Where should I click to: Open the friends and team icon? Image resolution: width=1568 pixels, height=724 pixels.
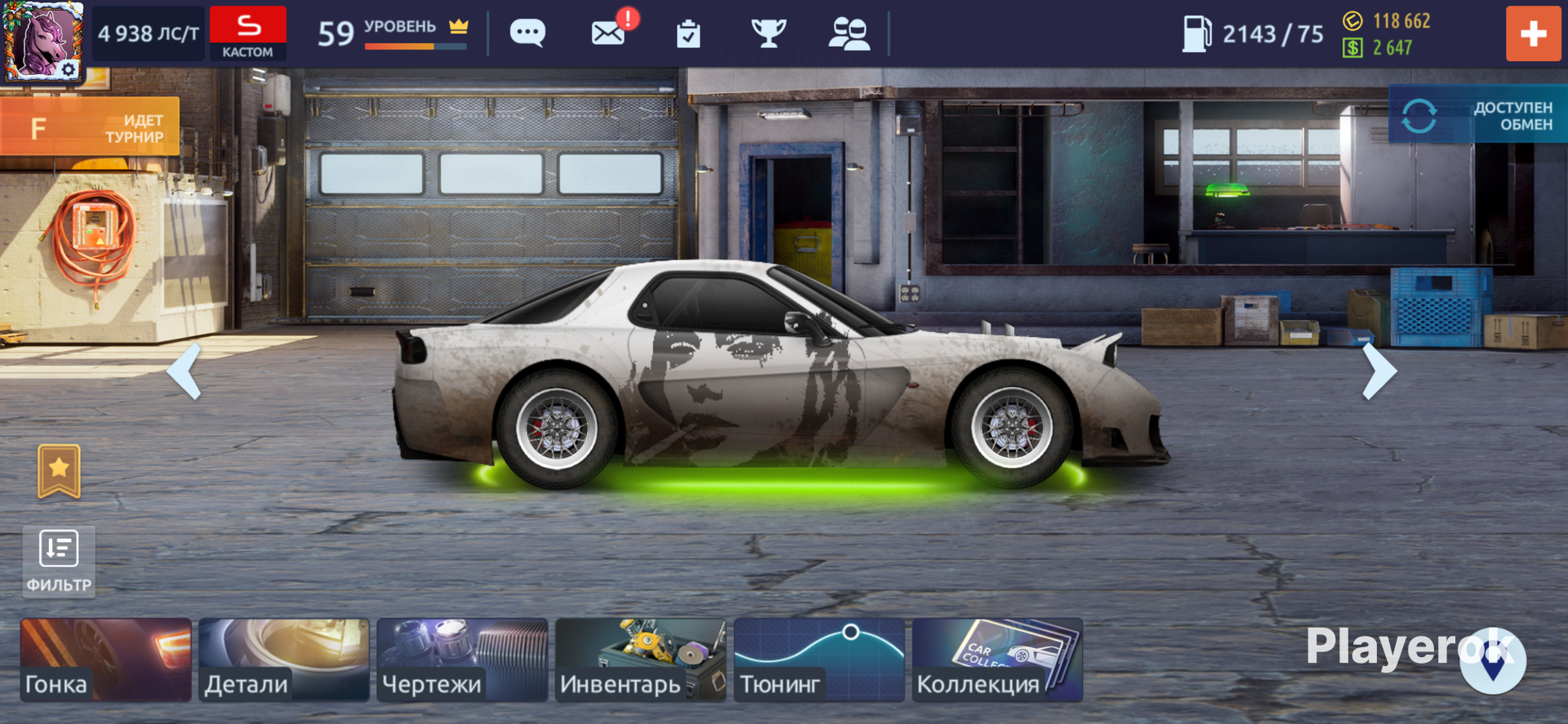pyautogui.click(x=849, y=34)
